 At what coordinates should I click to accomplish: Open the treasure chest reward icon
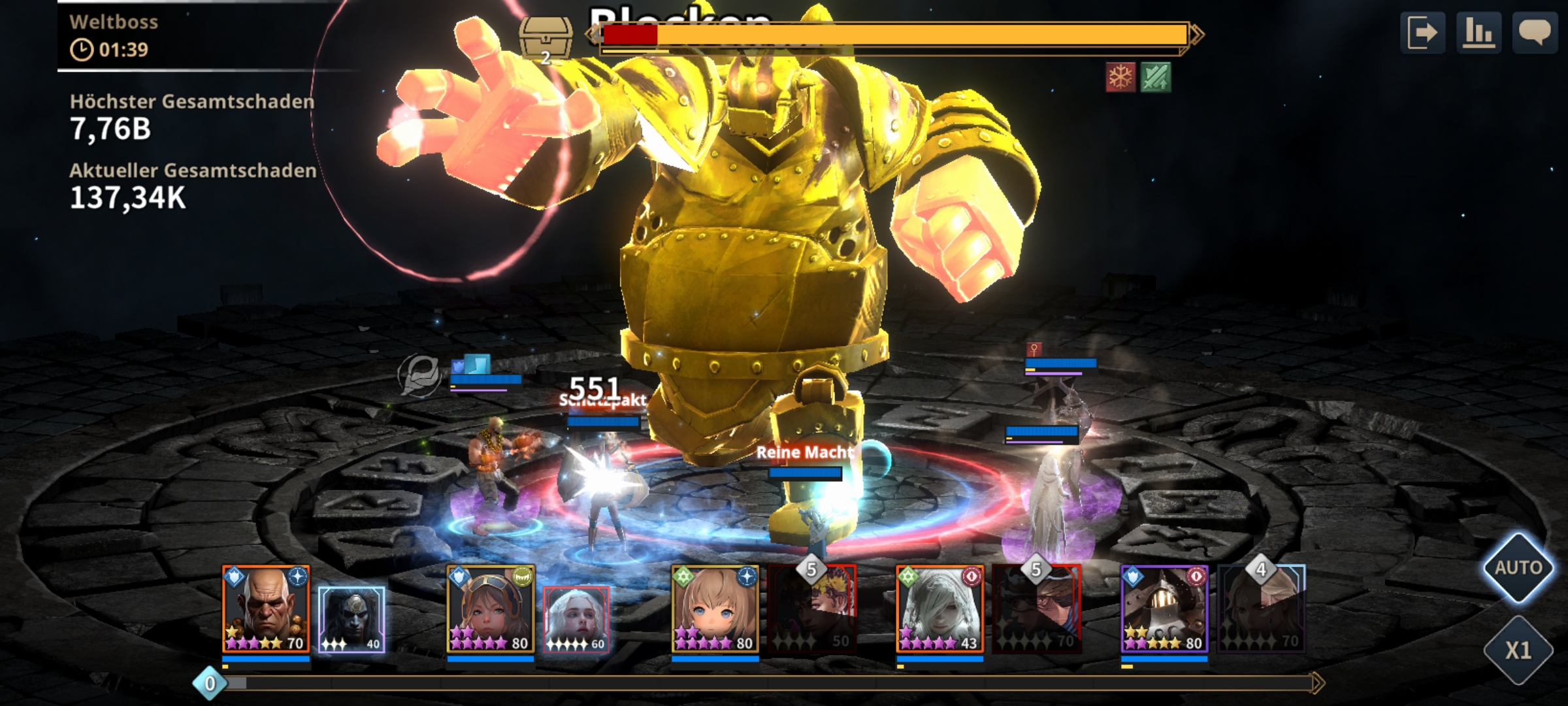pyautogui.click(x=546, y=38)
